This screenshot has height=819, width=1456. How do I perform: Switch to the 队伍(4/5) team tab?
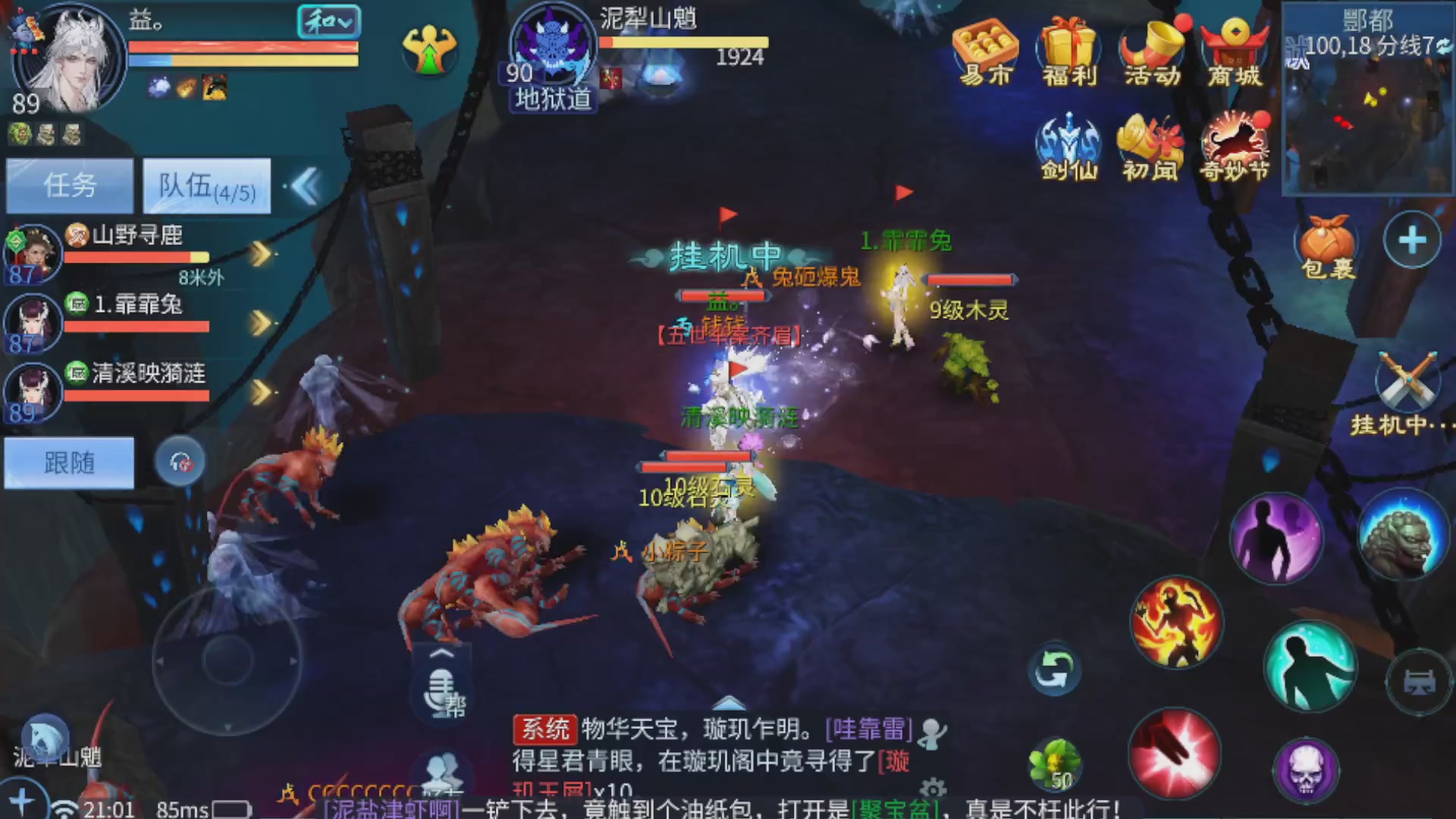click(x=206, y=186)
